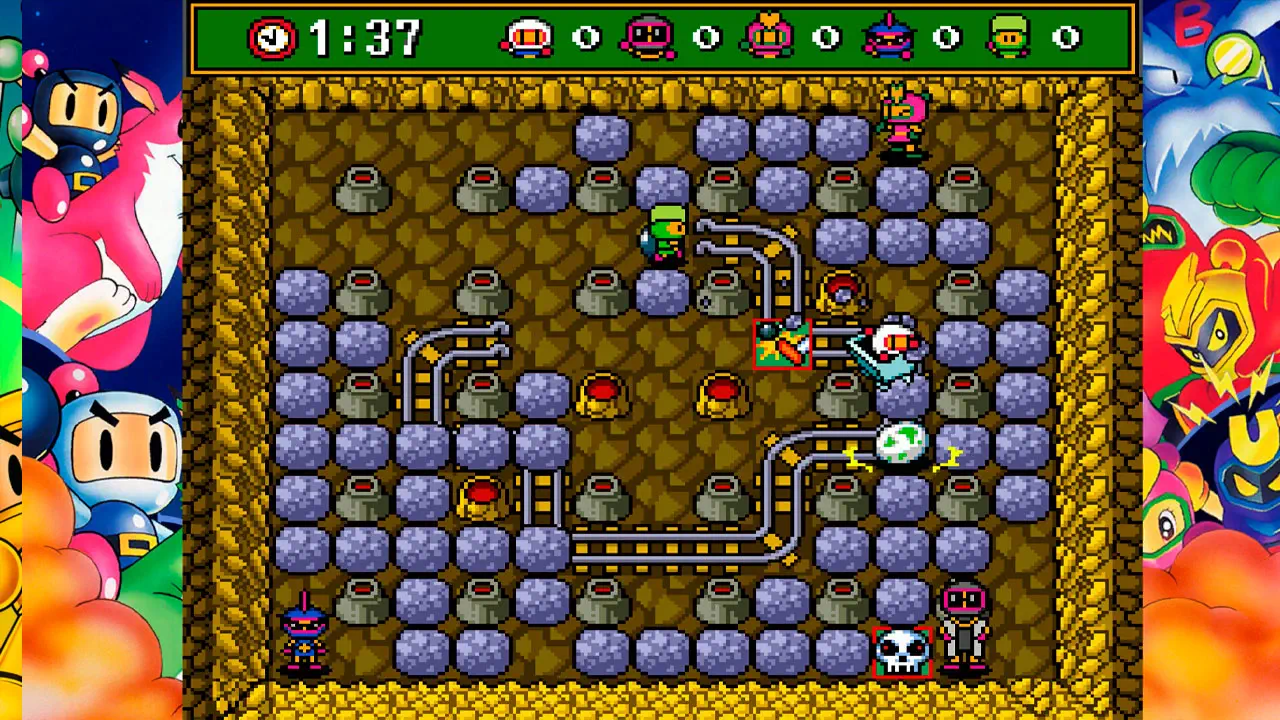Select the black Bomberman head icon

(x=647, y=38)
